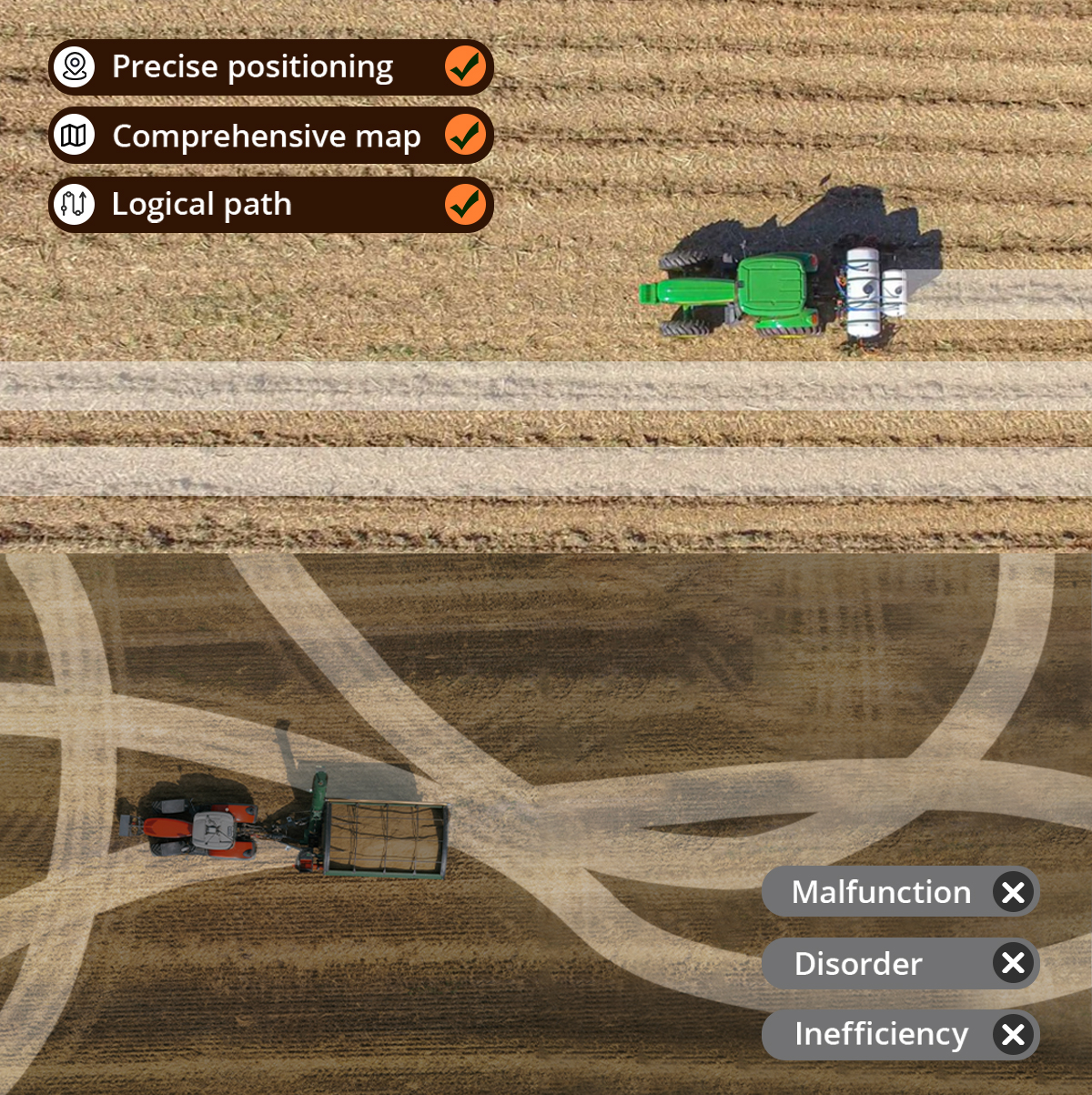Open the folded map icon
The height and width of the screenshot is (1095, 1092).
[75, 136]
